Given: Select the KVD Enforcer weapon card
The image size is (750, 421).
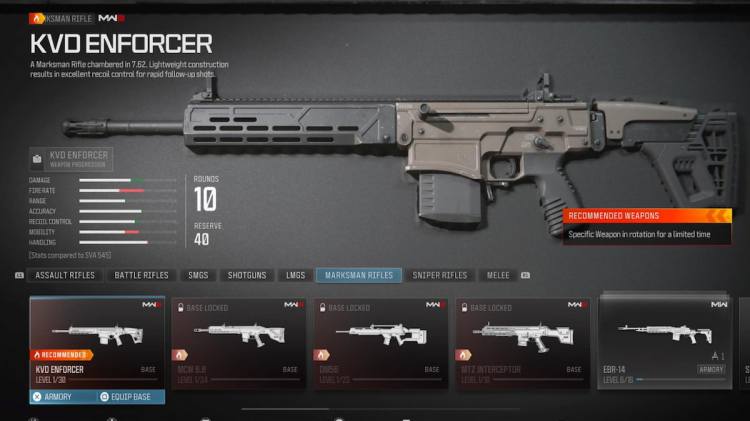Looking at the screenshot, I should (x=97, y=340).
